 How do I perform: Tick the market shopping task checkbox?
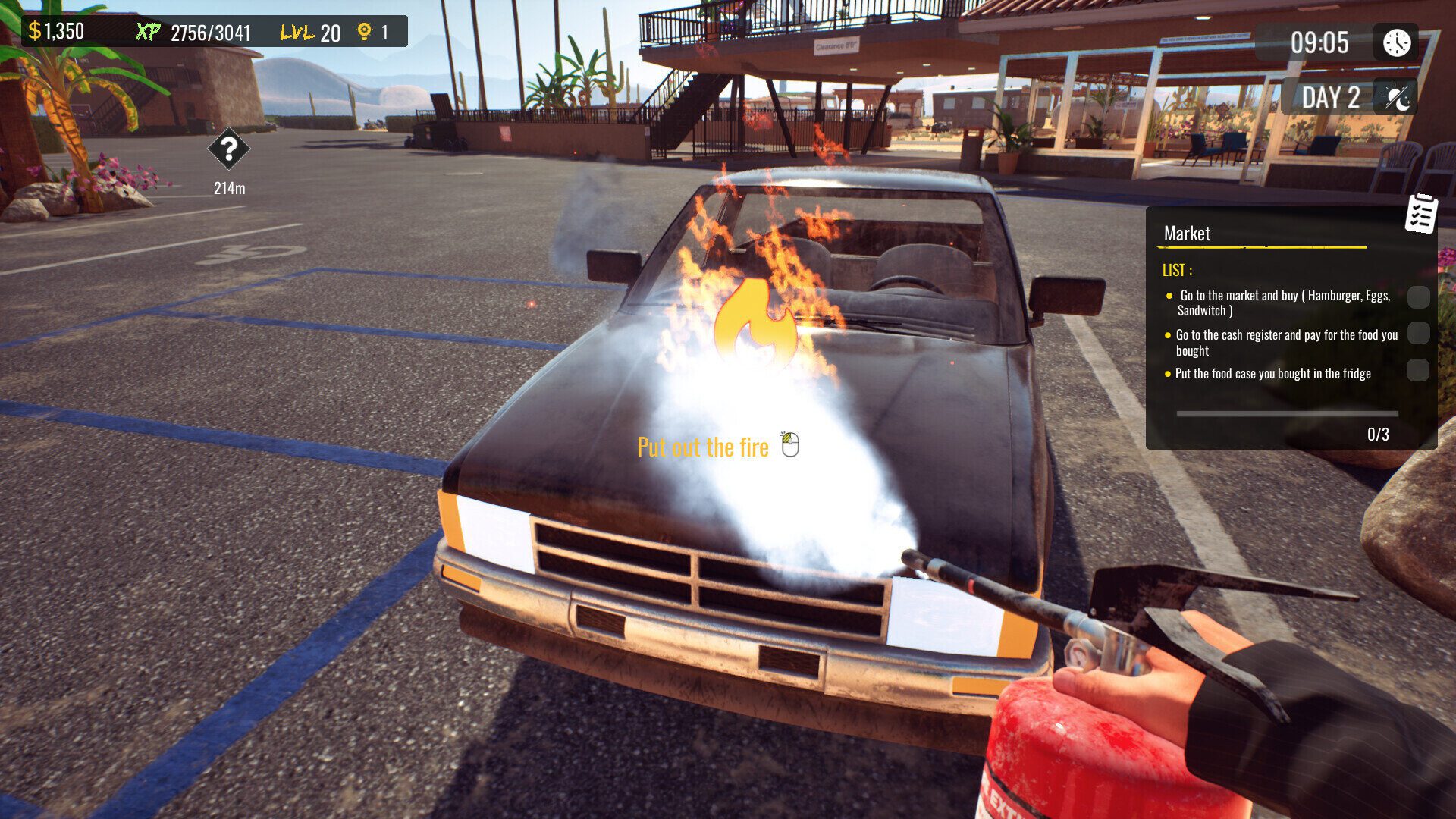pyautogui.click(x=1418, y=297)
